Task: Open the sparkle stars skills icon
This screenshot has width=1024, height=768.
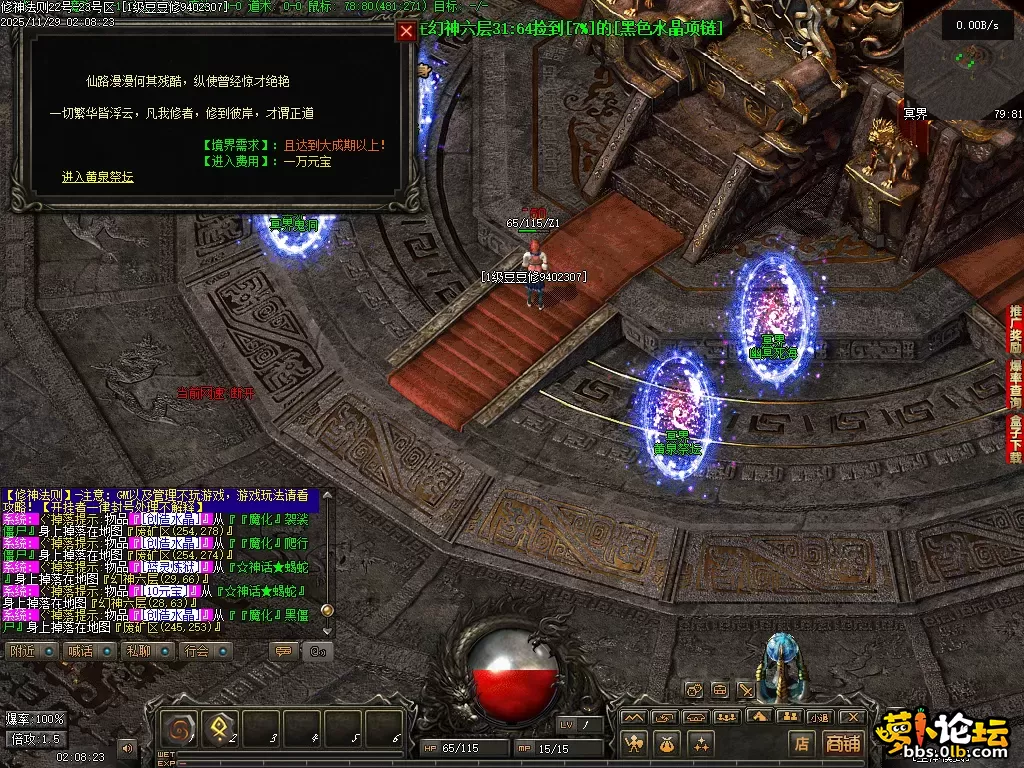Action: (x=700, y=743)
